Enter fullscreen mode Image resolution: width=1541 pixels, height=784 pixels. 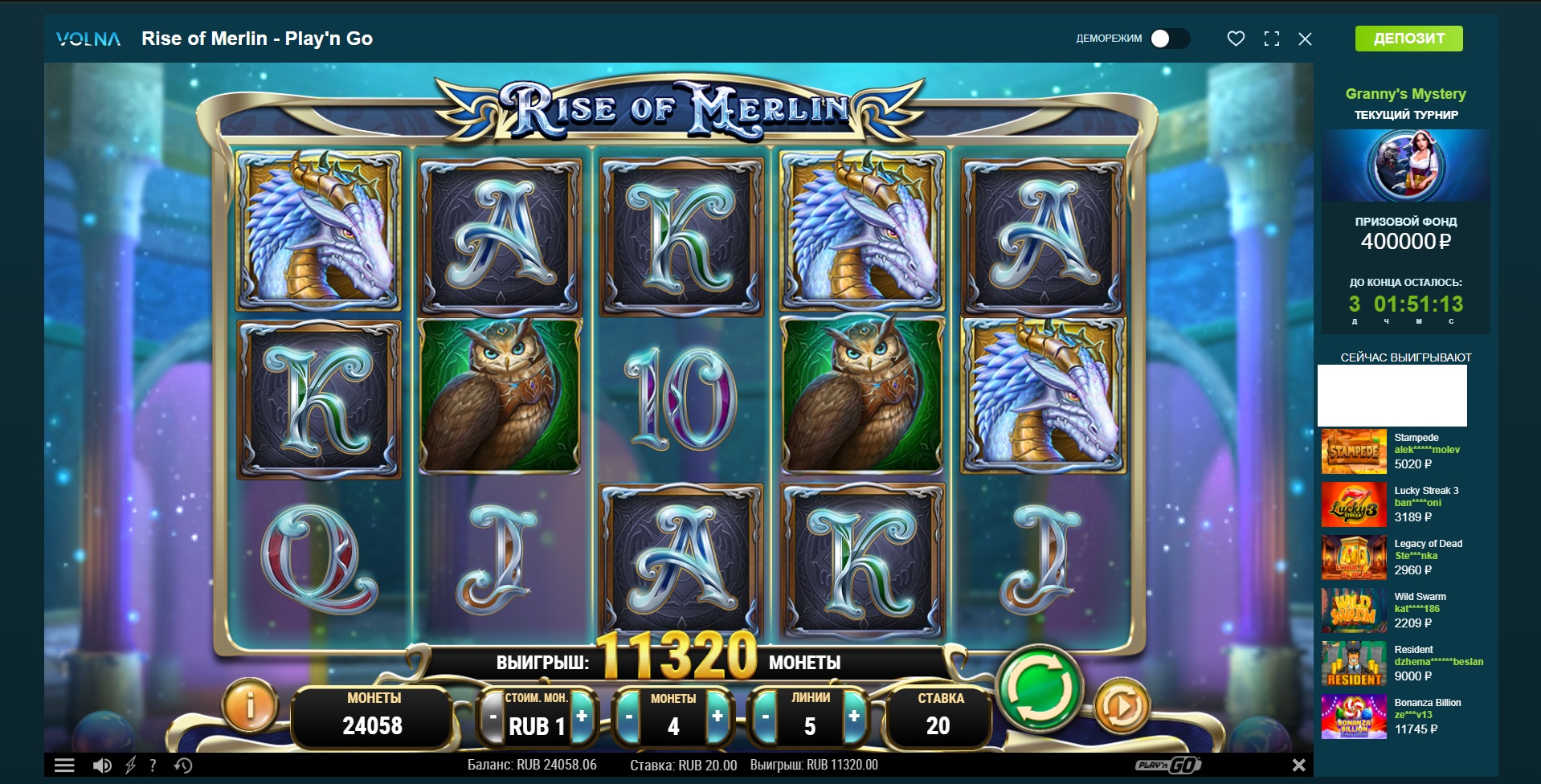click(x=1271, y=39)
